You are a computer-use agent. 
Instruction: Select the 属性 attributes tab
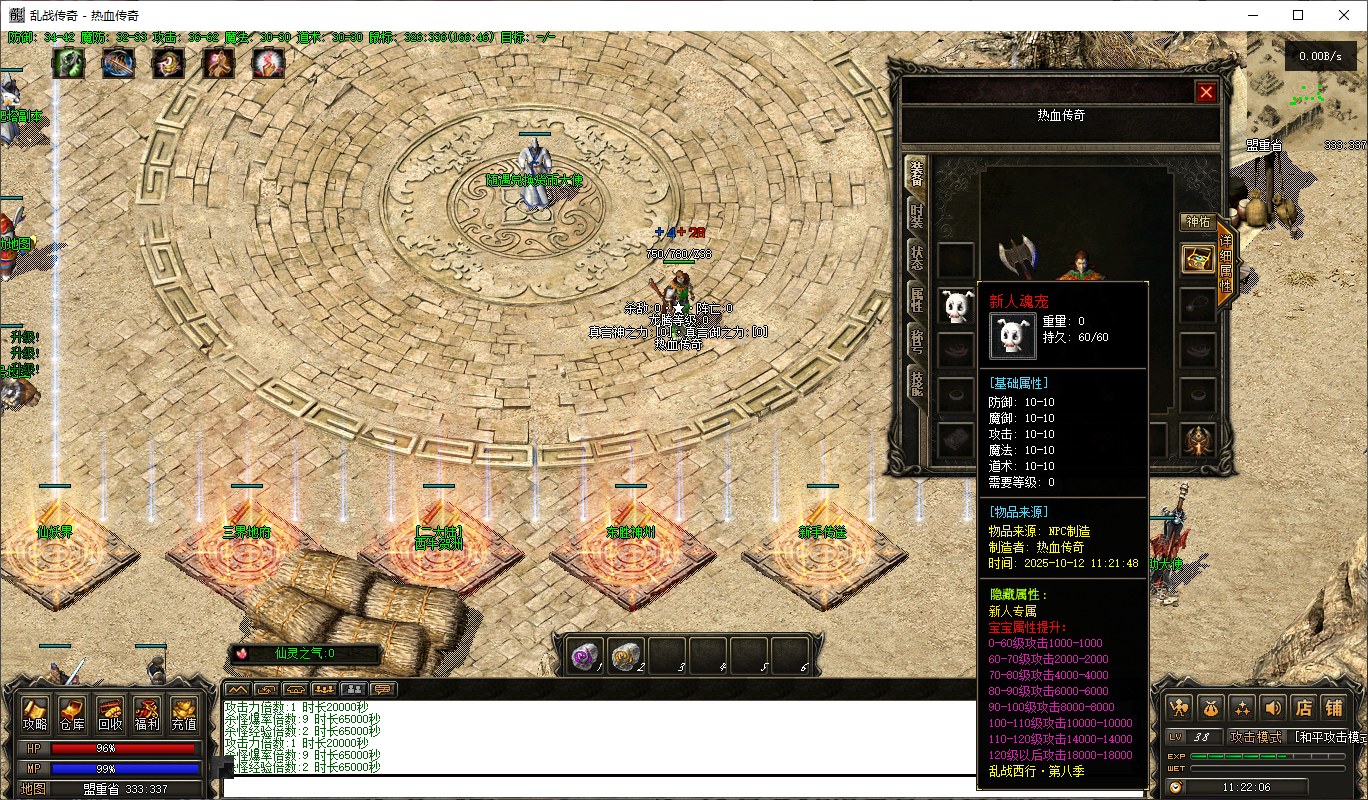[916, 298]
